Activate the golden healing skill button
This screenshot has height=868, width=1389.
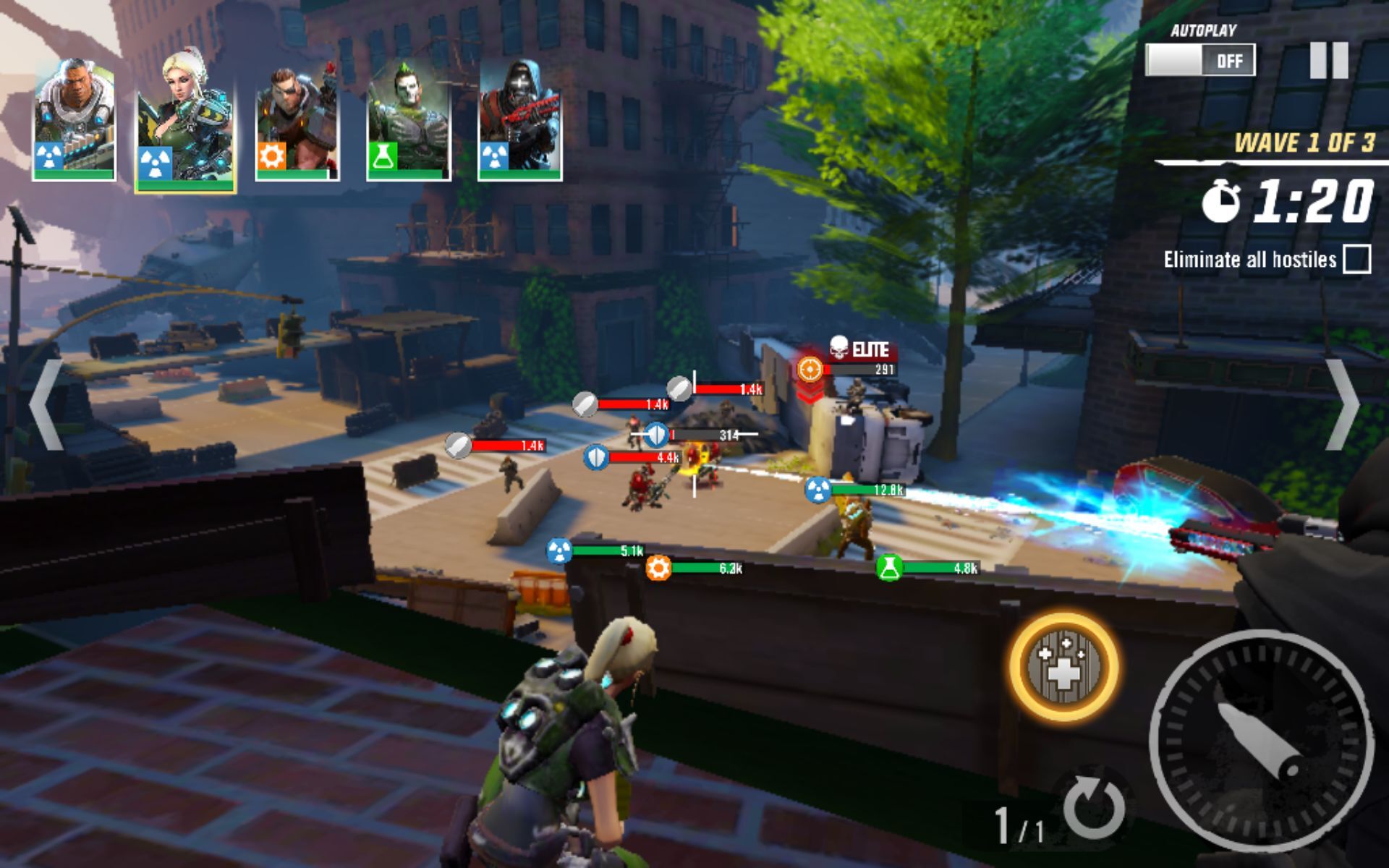[x=1063, y=667]
